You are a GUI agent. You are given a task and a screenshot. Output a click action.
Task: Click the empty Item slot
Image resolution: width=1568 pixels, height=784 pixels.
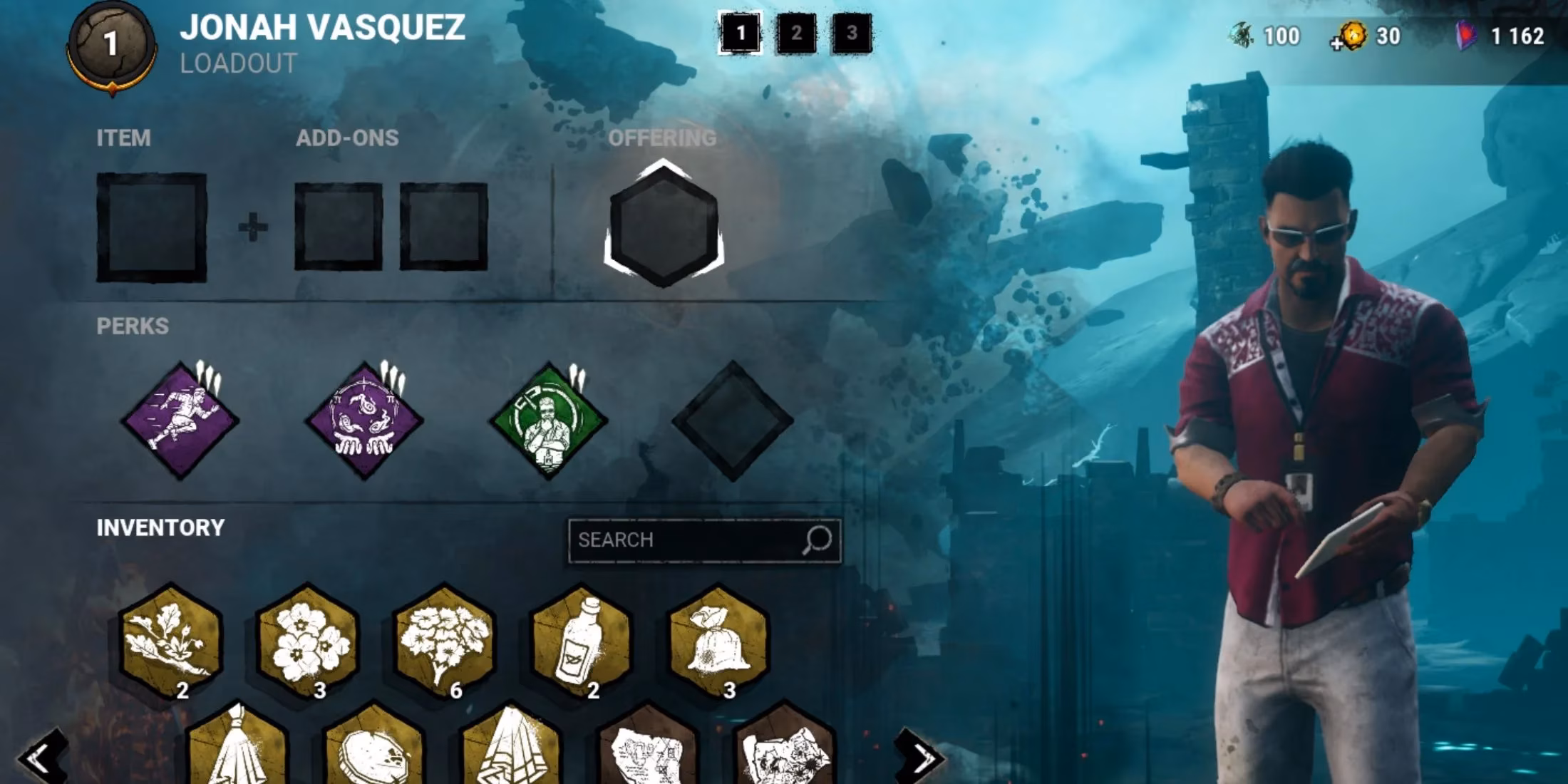tap(152, 228)
